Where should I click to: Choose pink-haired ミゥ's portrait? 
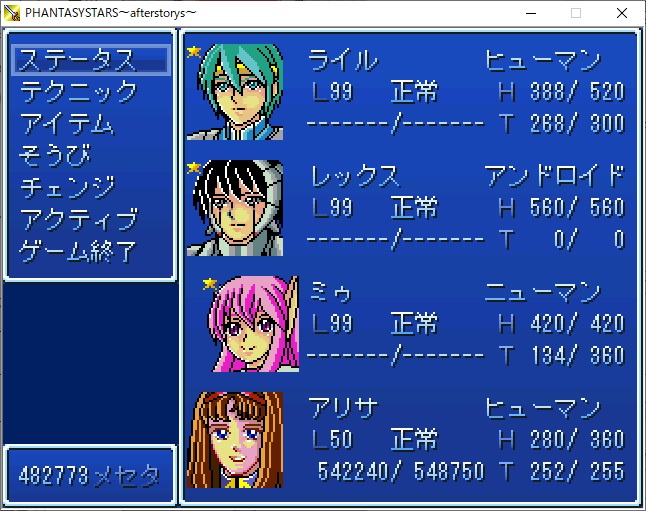(x=248, y=324)
